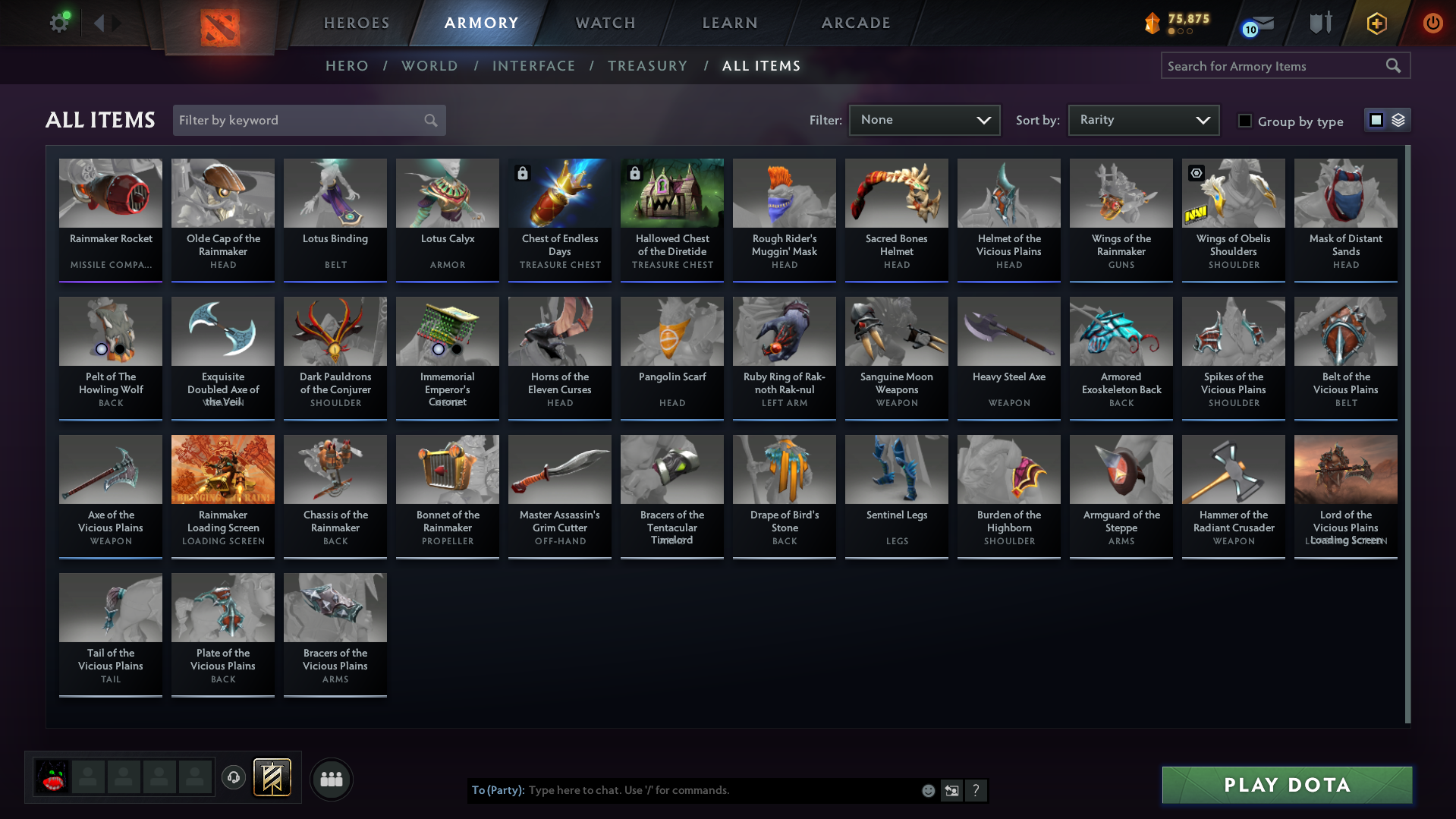Open the Arcade tab

[856, 23]
